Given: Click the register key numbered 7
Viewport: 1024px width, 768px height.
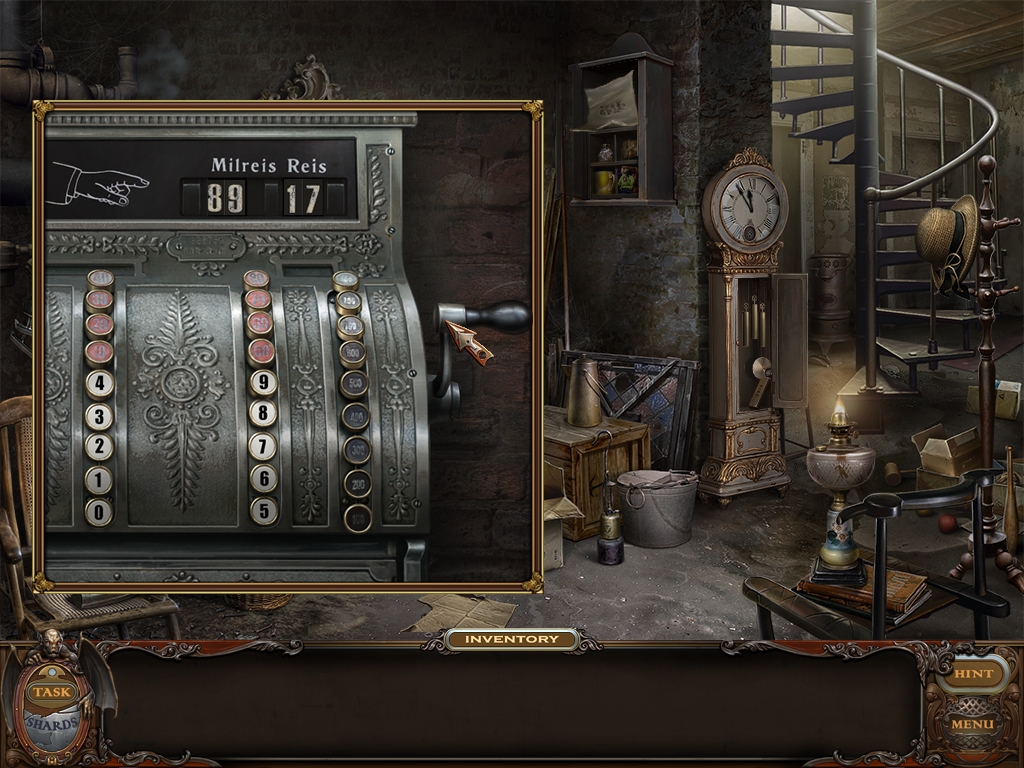Looking at the screenshot, I should tap(263, 446).
